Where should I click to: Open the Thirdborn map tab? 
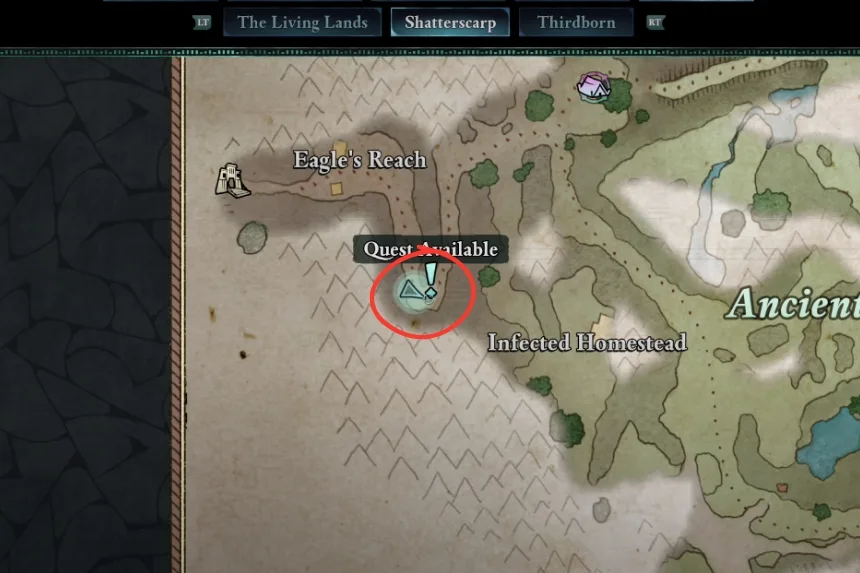(x=576, y=22)
